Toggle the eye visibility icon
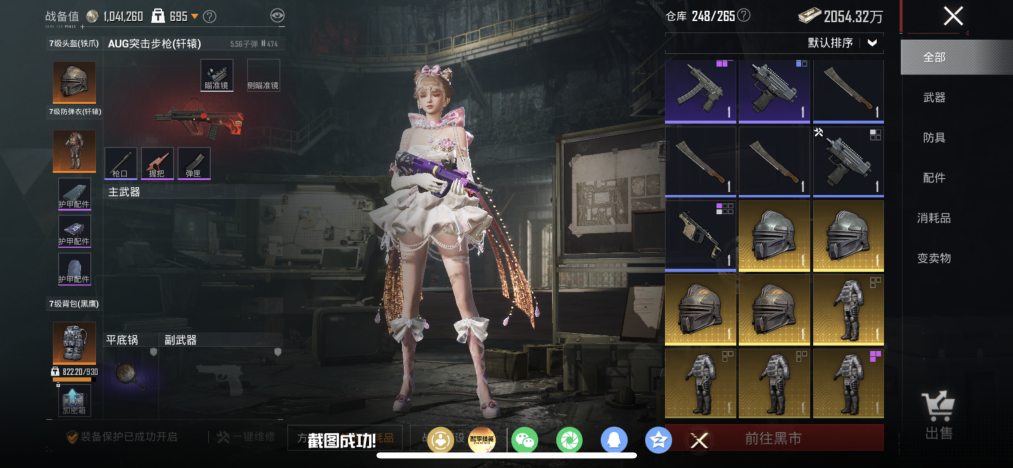Viewport: 1013px width, 468px height. 277,16
